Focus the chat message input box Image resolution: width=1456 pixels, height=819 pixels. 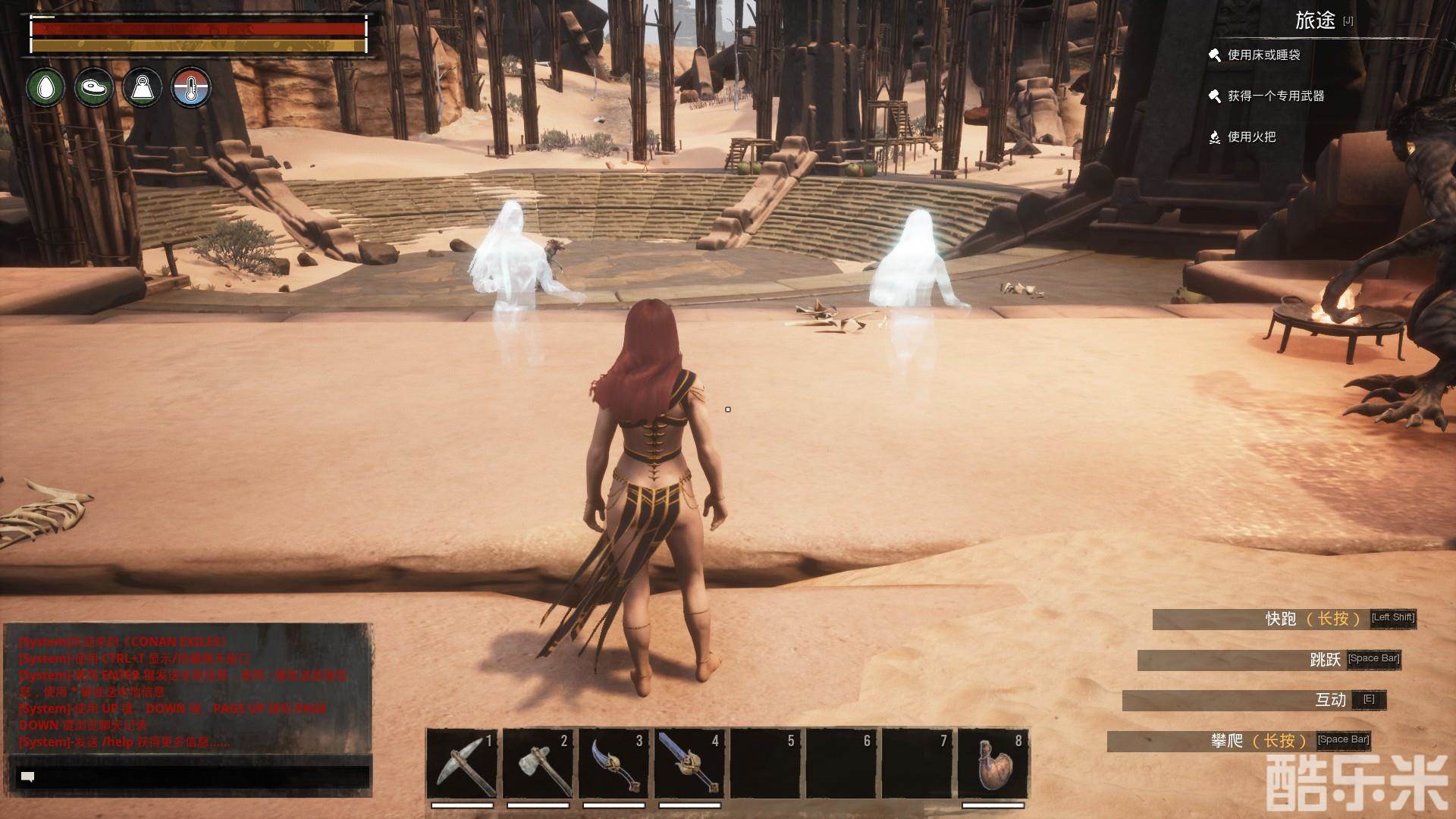coord(193,777)
